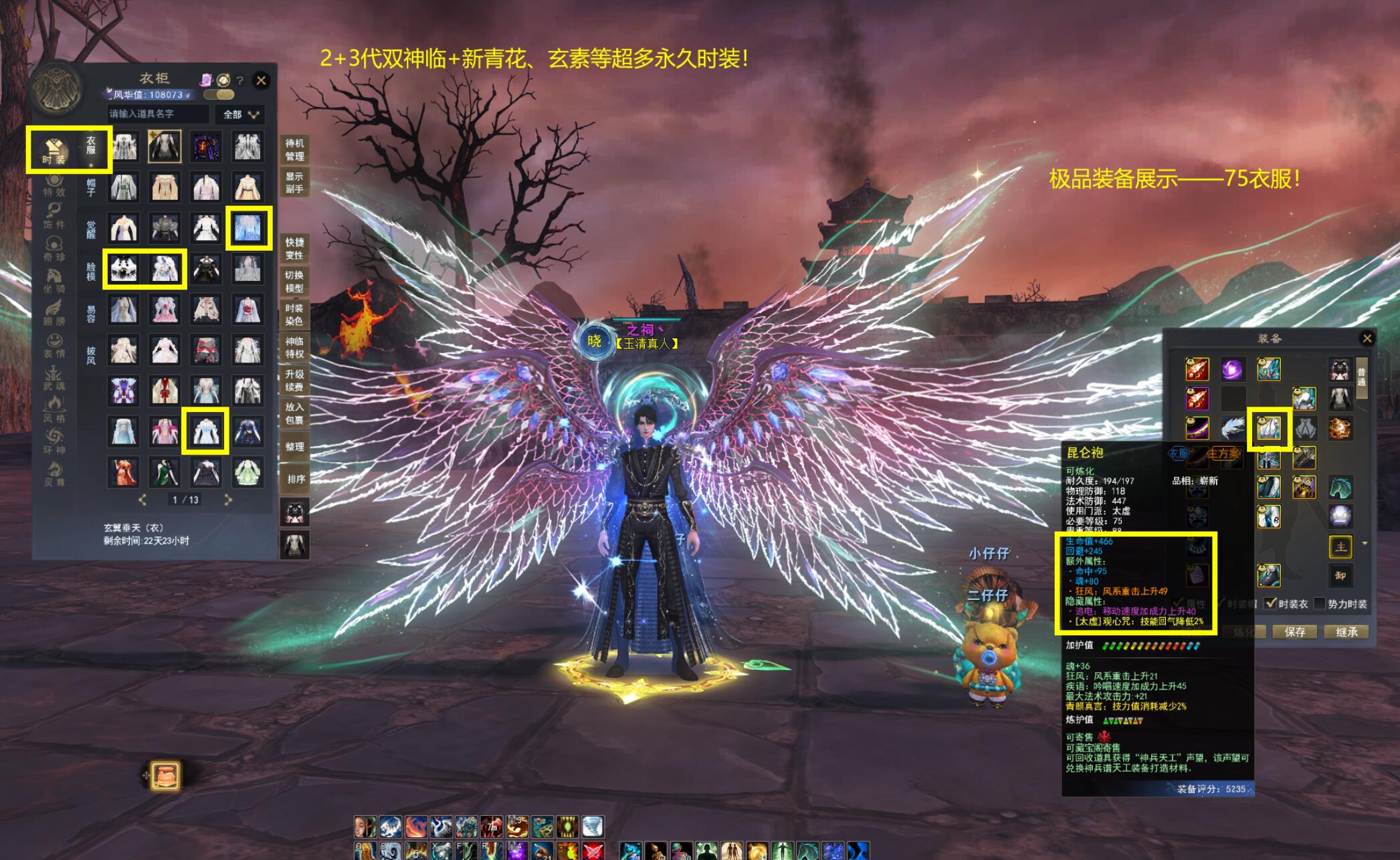The image size is (1400, 860).
Task: Switch to the 特效 category tab
Action: pyautogui.click(x=54, y=185)
